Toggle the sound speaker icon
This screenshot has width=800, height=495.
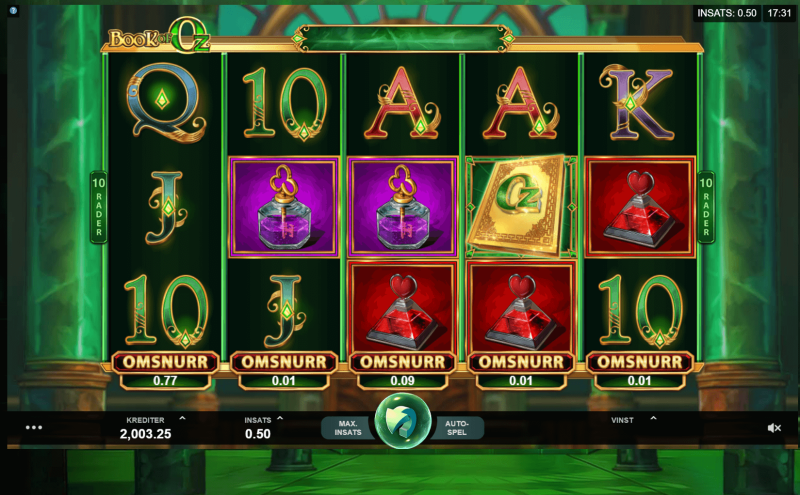tap(774, 427)
